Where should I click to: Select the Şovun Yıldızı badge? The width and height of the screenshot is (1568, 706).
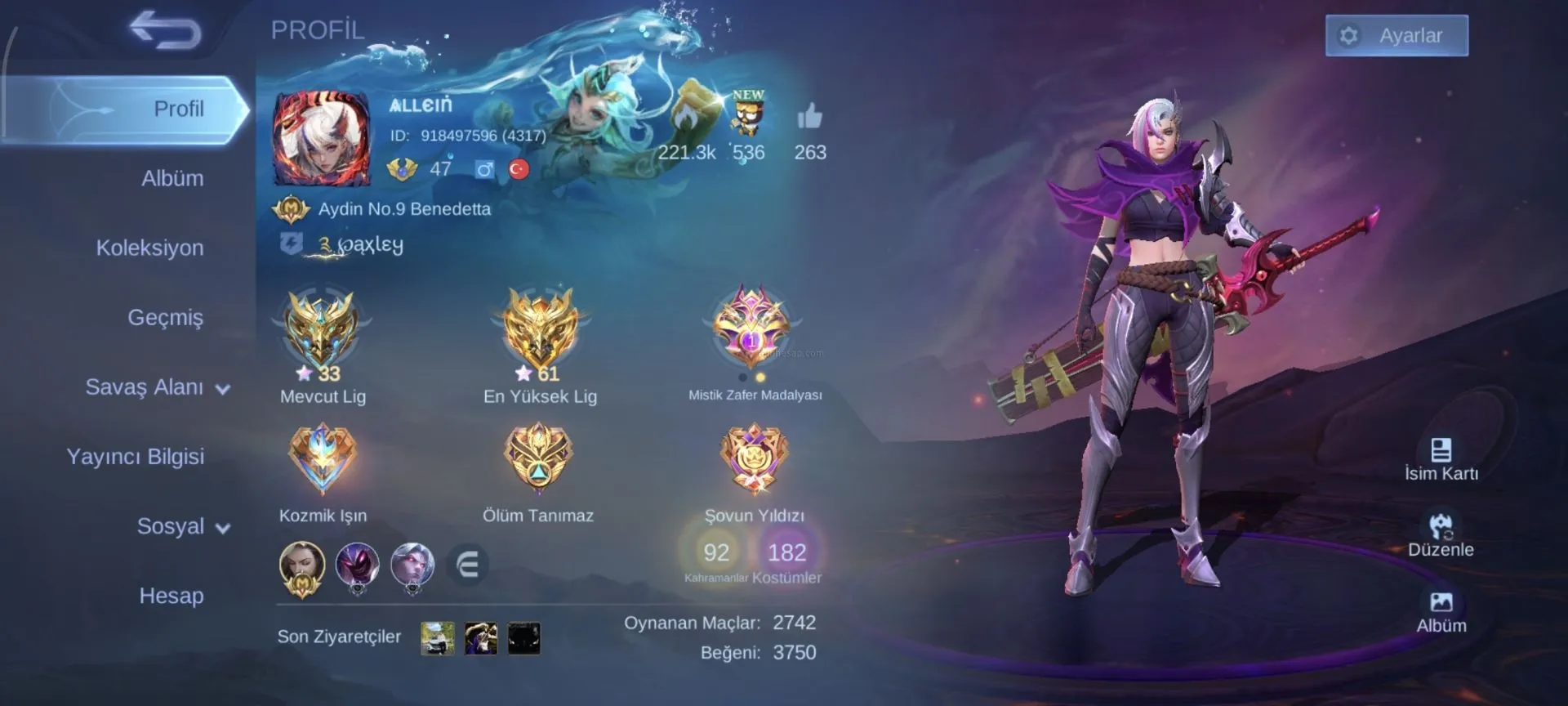pyautogui.click(x=754, y=459)
